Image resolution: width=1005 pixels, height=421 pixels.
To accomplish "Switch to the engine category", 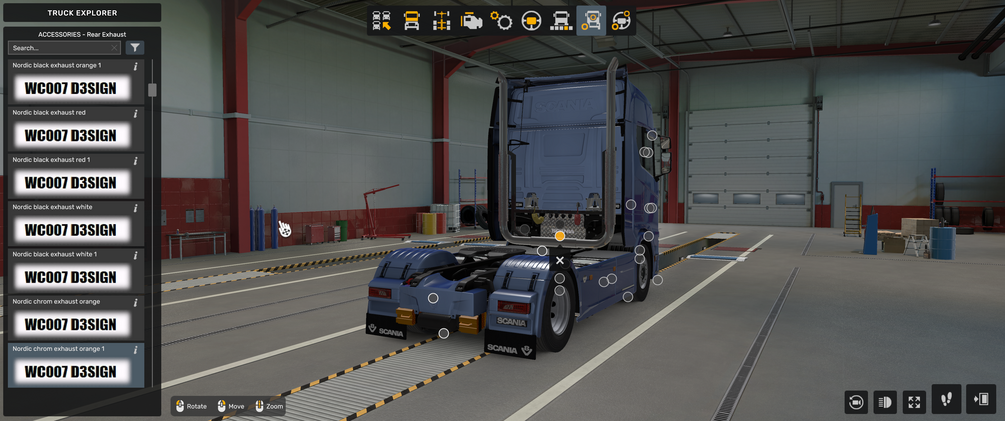I will coord(472,21).
